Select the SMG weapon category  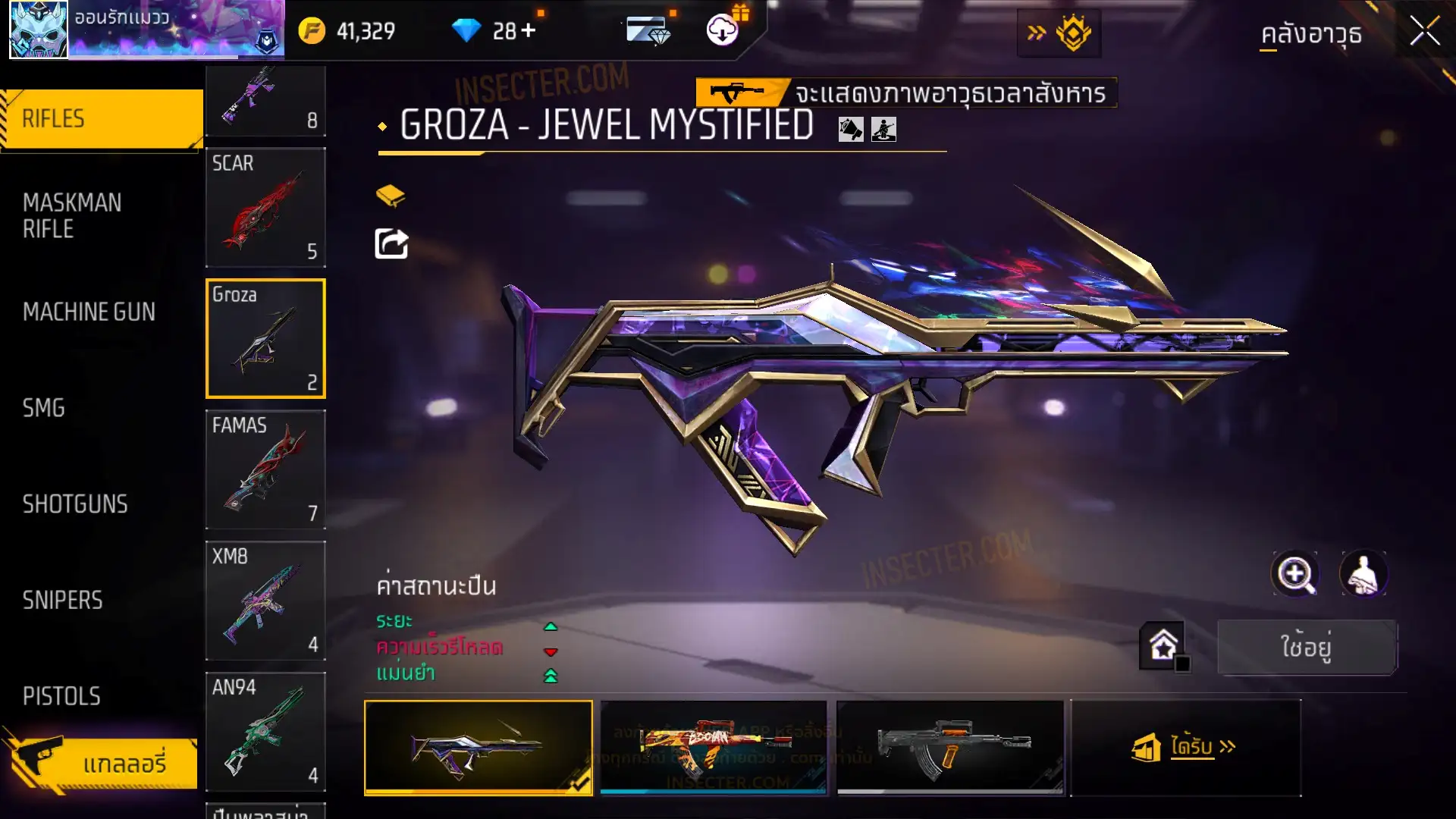[44, 408]
